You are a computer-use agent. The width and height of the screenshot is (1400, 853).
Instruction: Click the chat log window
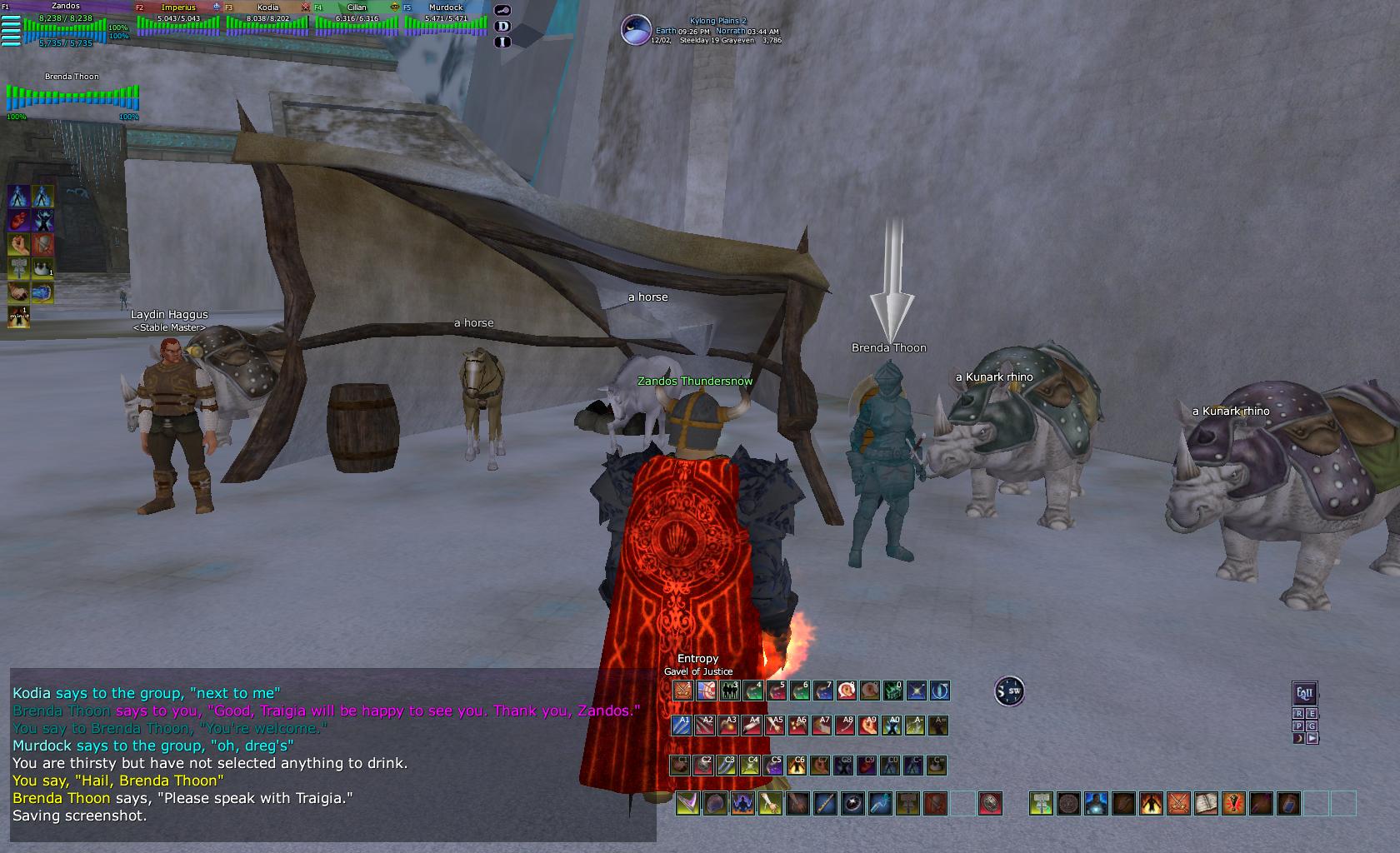click(332, 754)
